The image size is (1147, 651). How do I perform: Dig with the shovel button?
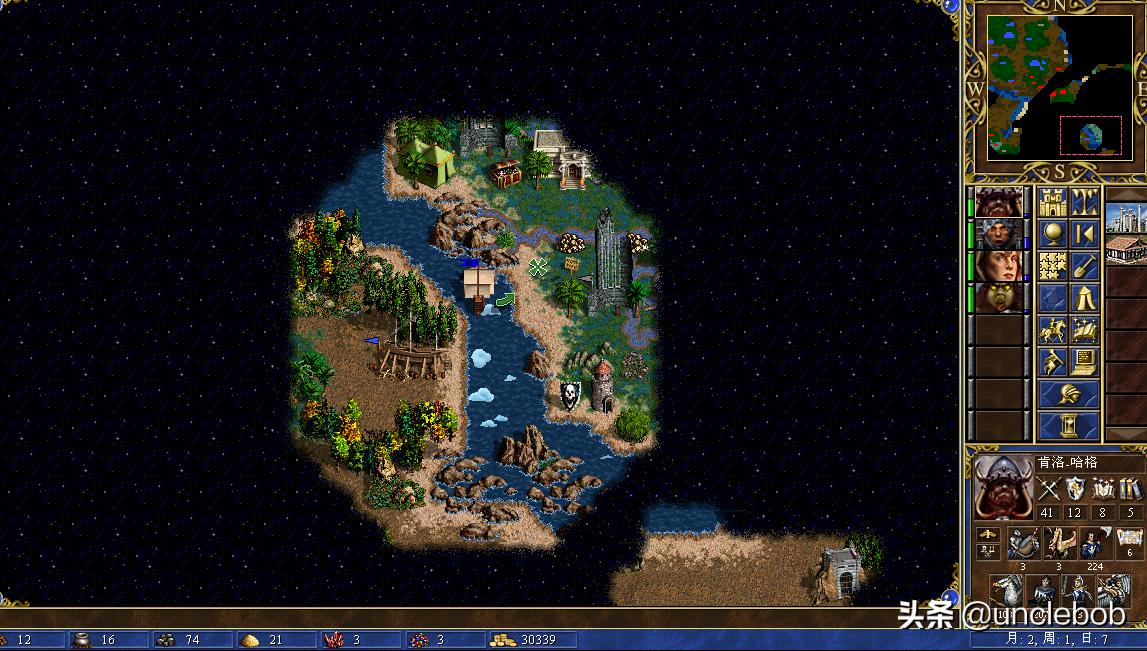click(x=1085, y=266)
